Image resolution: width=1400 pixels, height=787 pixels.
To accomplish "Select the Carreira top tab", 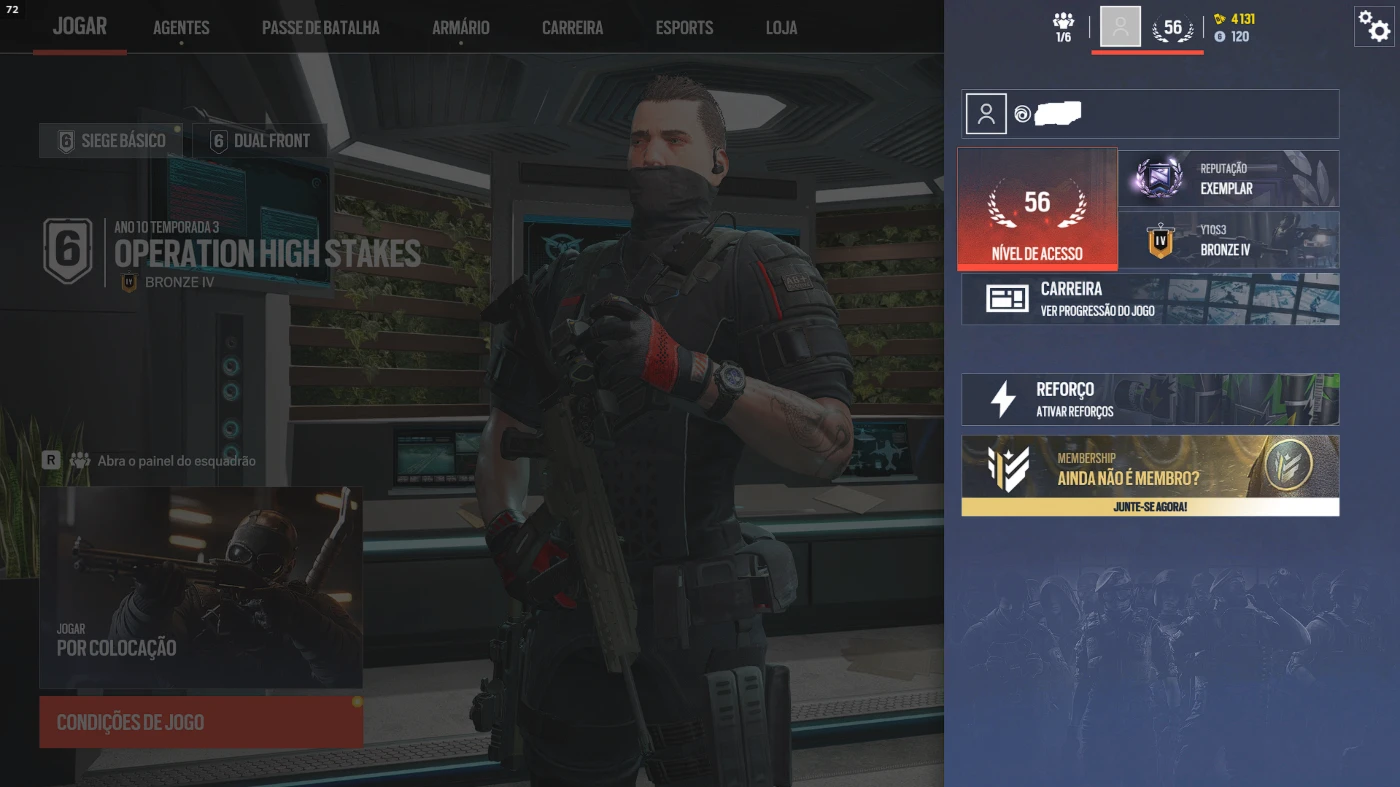I will (x=572, y=28).
